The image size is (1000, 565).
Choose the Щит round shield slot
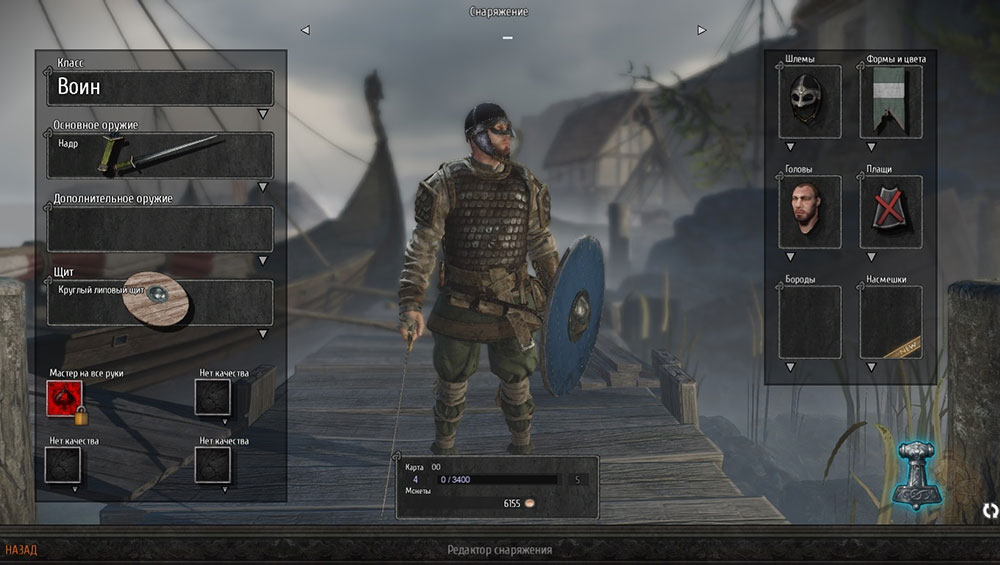160,301
